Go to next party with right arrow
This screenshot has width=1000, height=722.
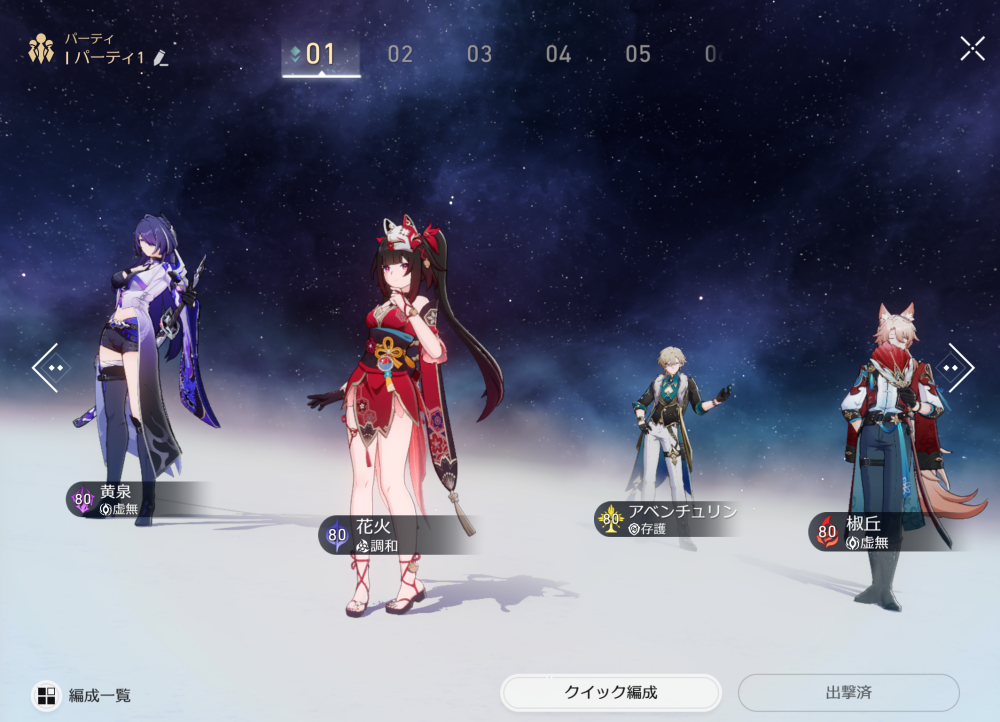[954, 368]
